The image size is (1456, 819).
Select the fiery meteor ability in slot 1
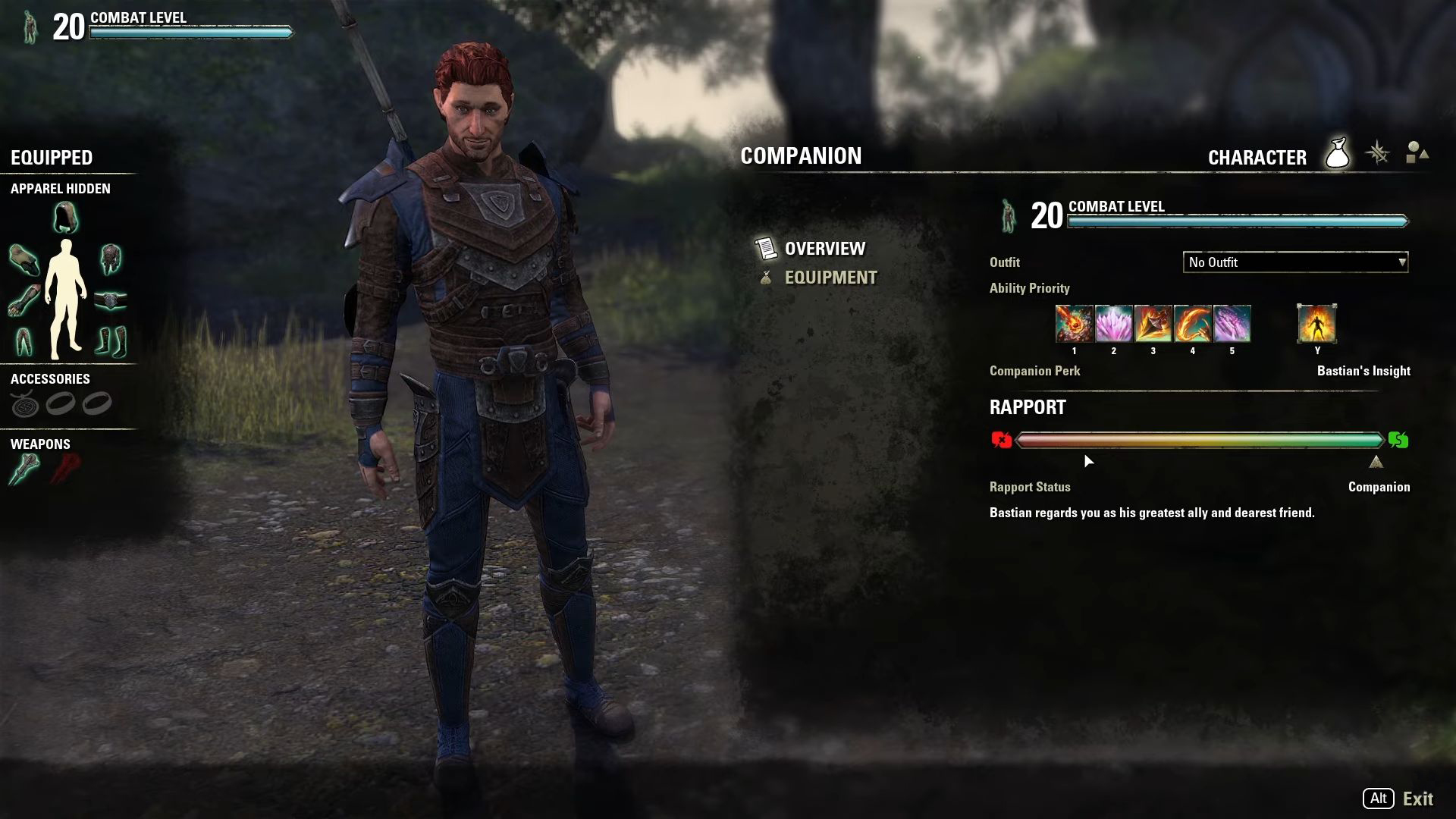pos(1074,324)
